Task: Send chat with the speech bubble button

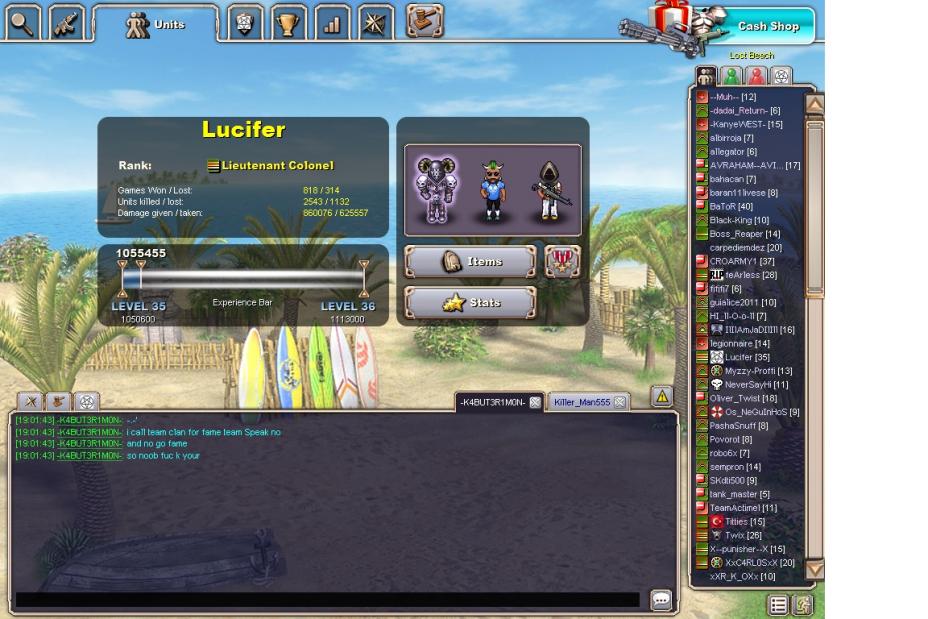Action: coord(661,600)
